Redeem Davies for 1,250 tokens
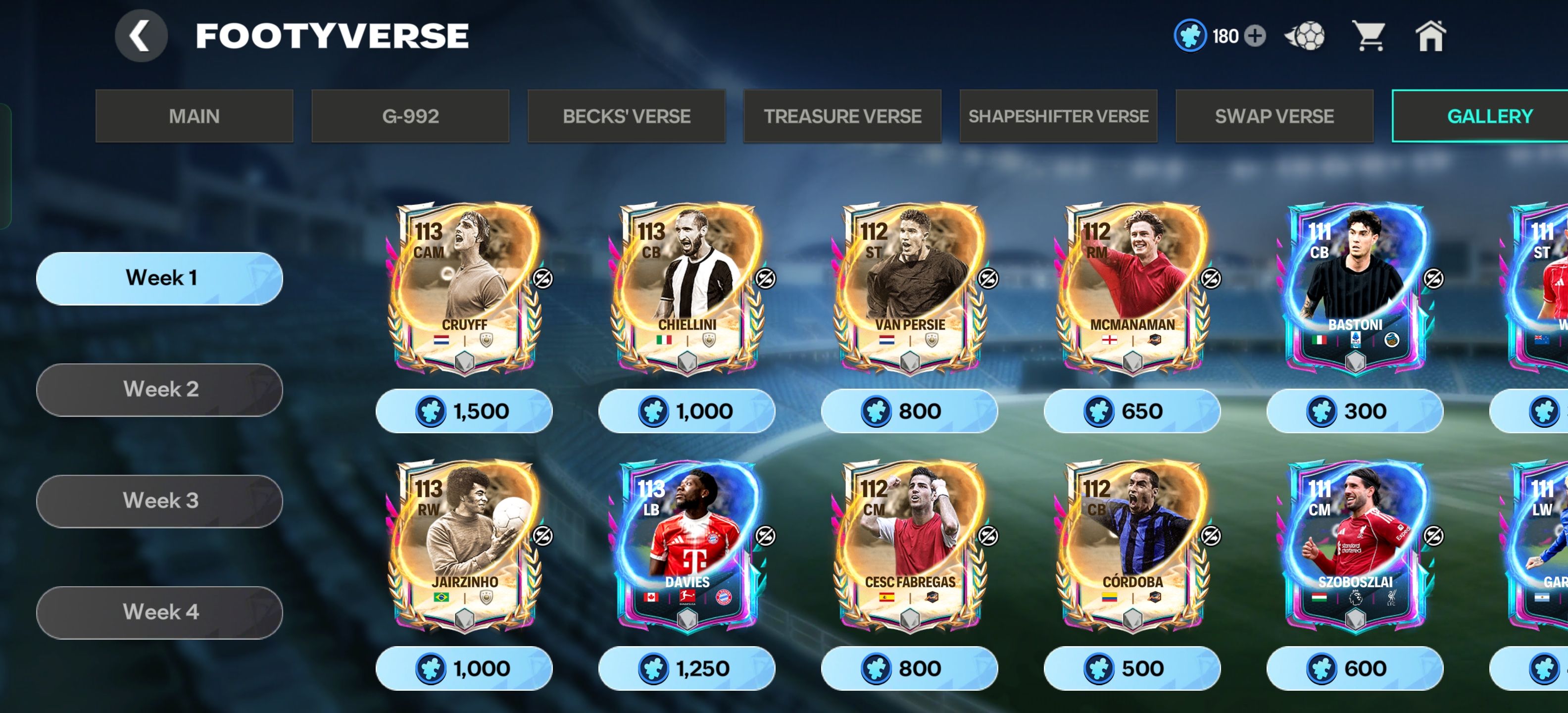1568x713 pixels. coord(686,668)
